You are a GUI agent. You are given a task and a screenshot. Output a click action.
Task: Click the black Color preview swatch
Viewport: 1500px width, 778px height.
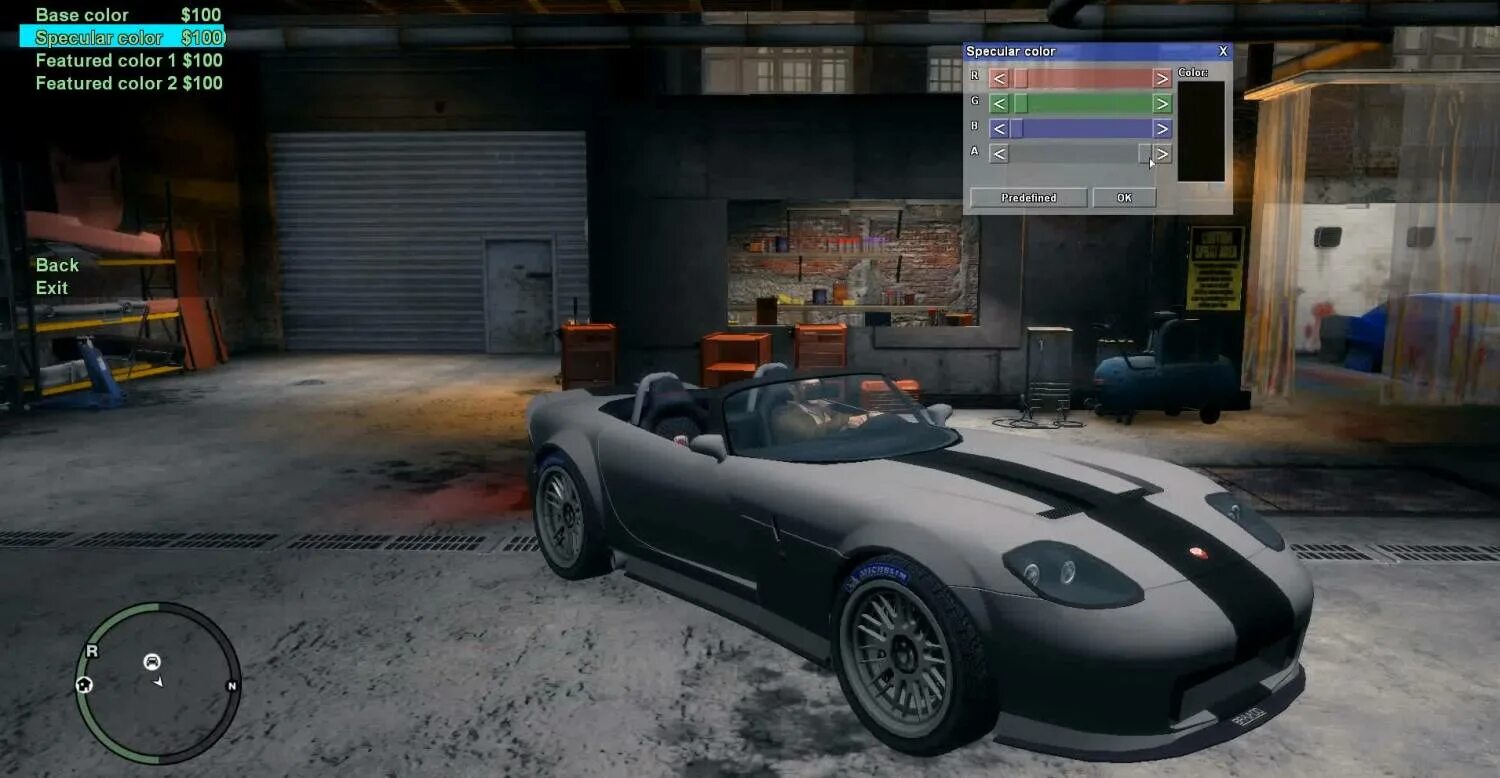[1198, 130]
